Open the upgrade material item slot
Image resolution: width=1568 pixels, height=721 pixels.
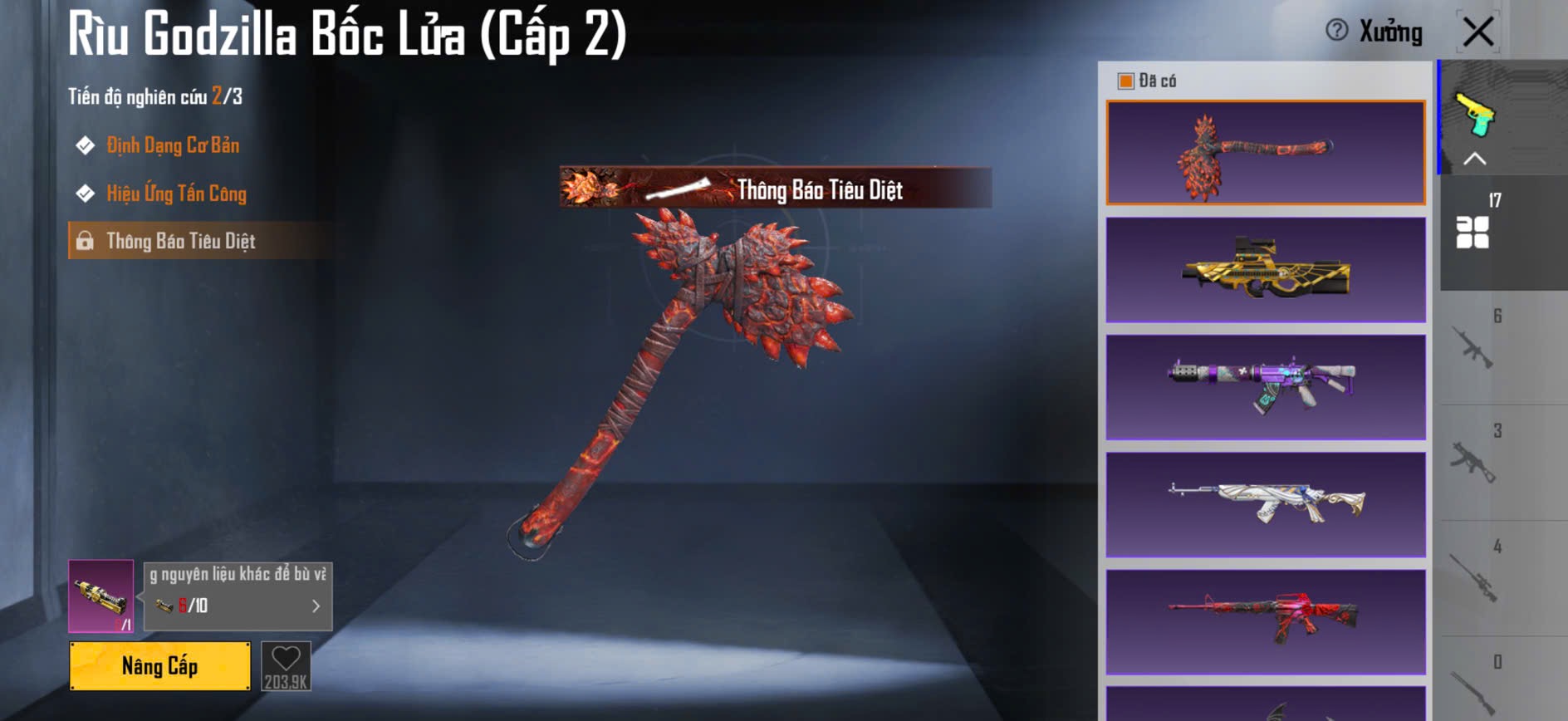100,596
